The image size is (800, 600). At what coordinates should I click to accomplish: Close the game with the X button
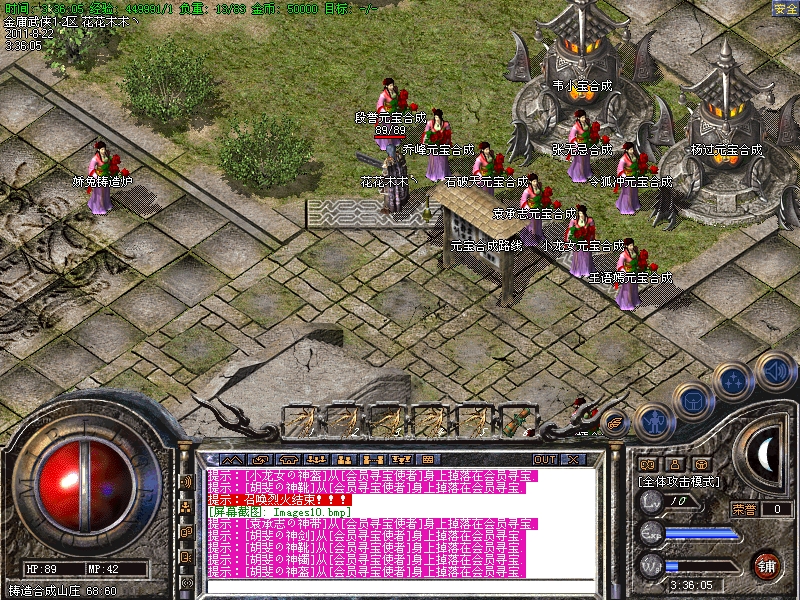[x=573, y=459]
